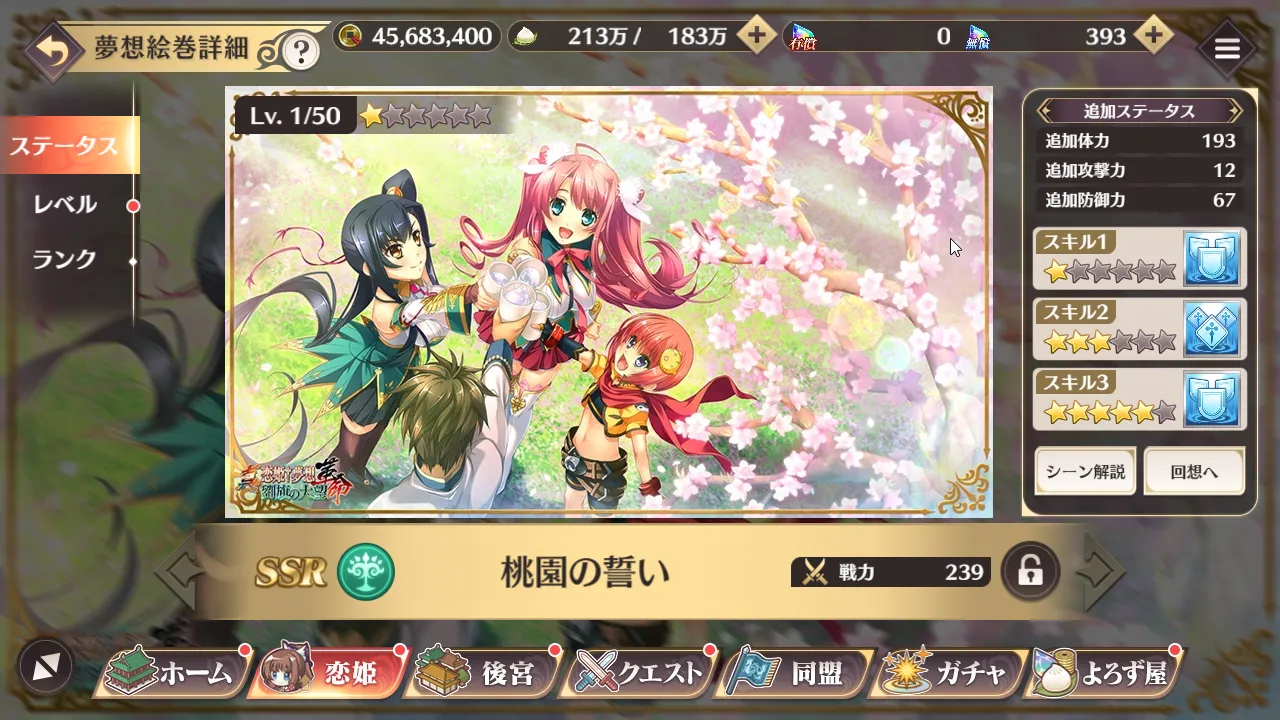Click the 回想へ button
Viewport: 1280px width, 720px height.
[x=1194, y=471]
